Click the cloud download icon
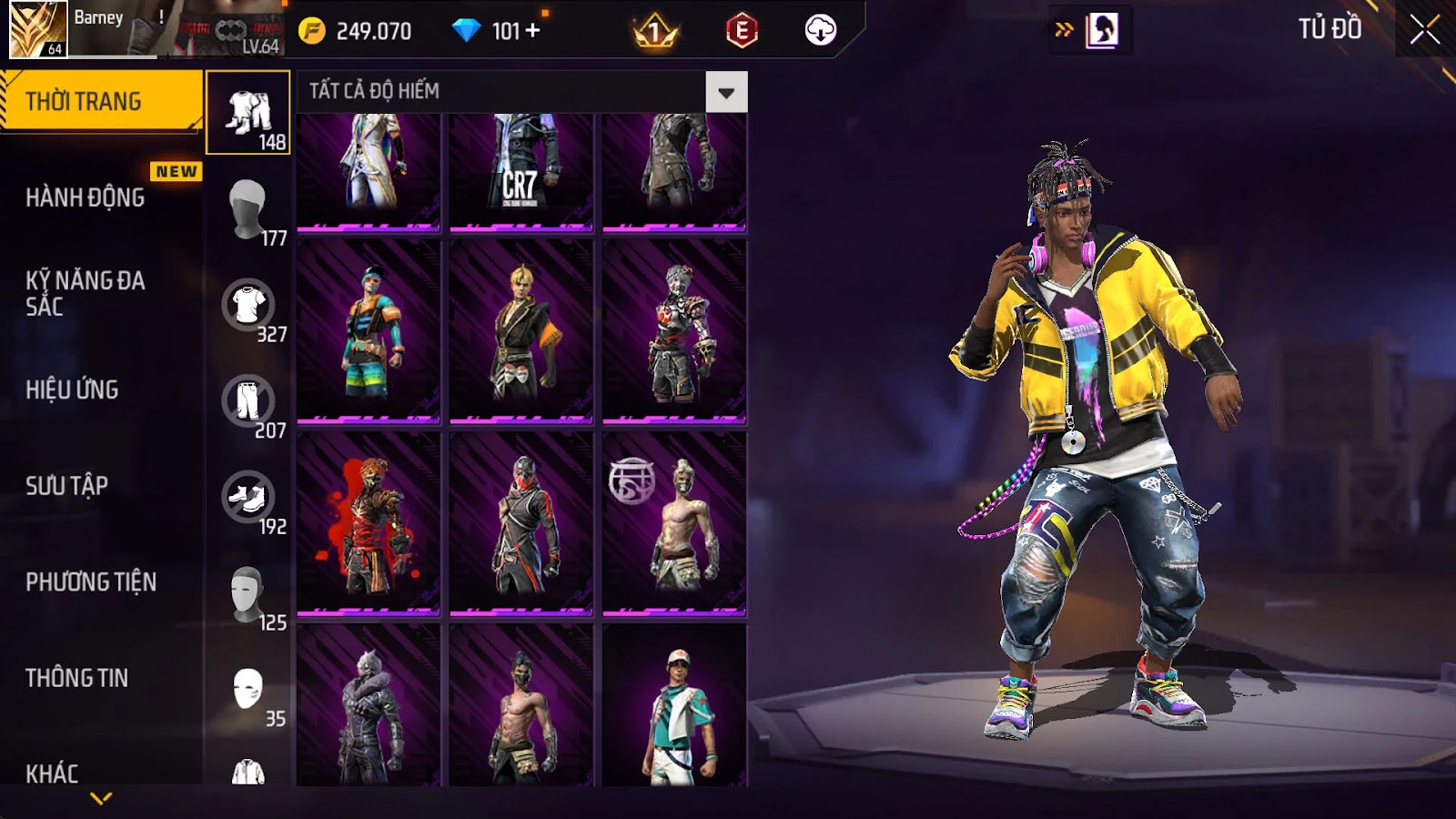The width and height of the screenshot is (1456, 819). (x=820, y=30)
